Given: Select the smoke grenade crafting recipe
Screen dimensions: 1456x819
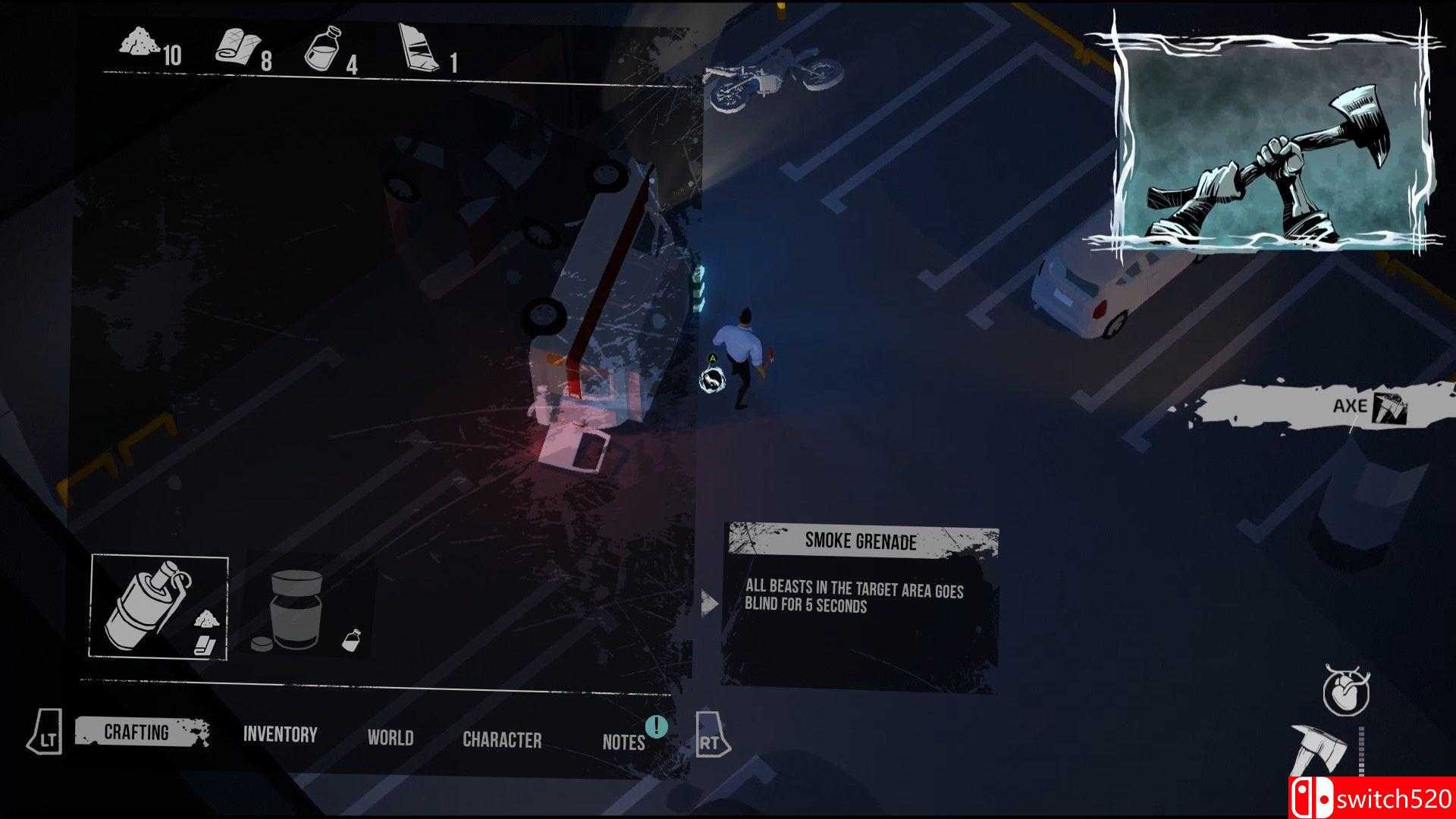Looking at the screenshot, I should pos(159,607).
